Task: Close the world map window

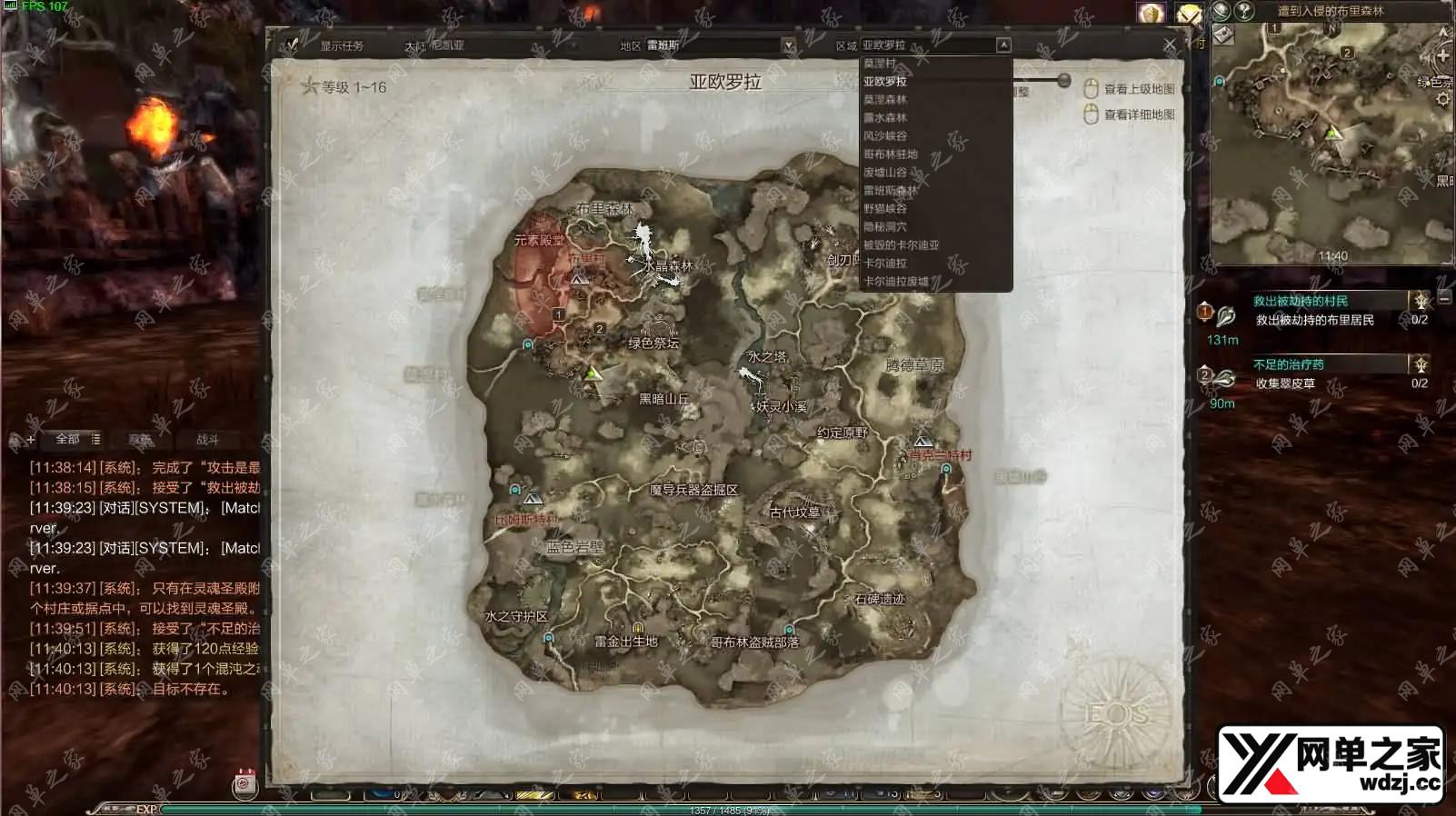Action: click(1170, 45)
